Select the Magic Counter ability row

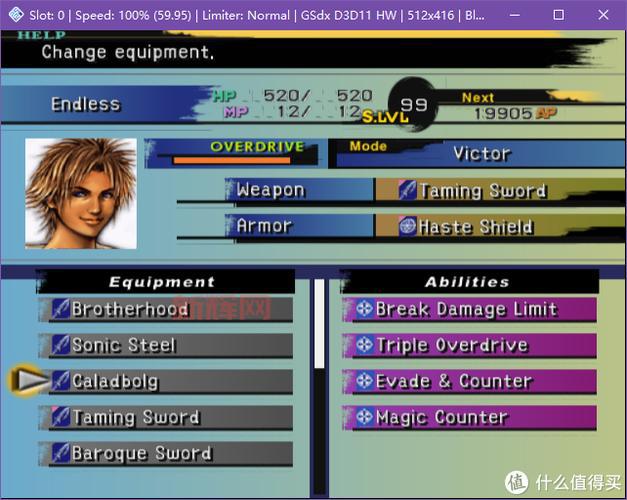pos(468,418)
